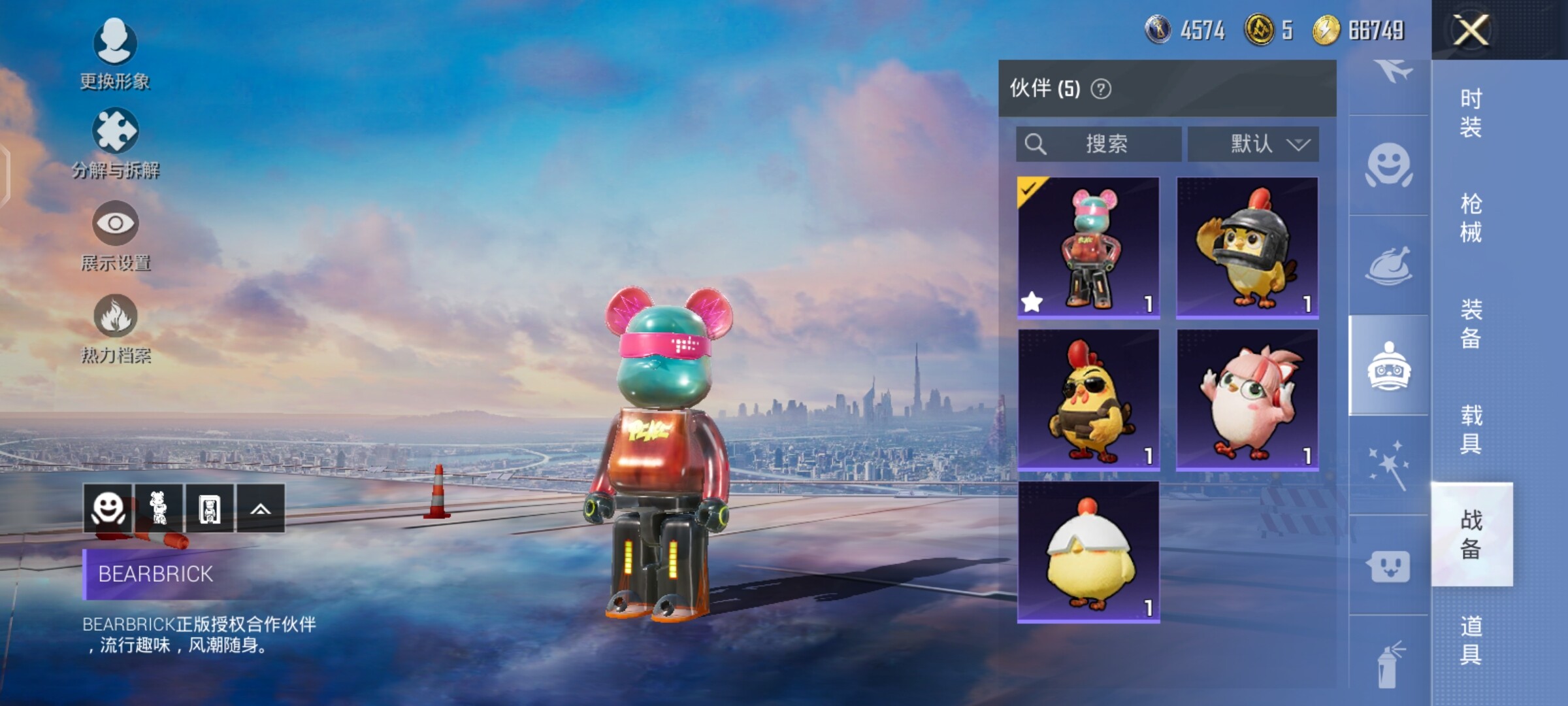Switch to the 道具 items tab
This screenshot has width=1568, height=706.
pos(1471,640)
